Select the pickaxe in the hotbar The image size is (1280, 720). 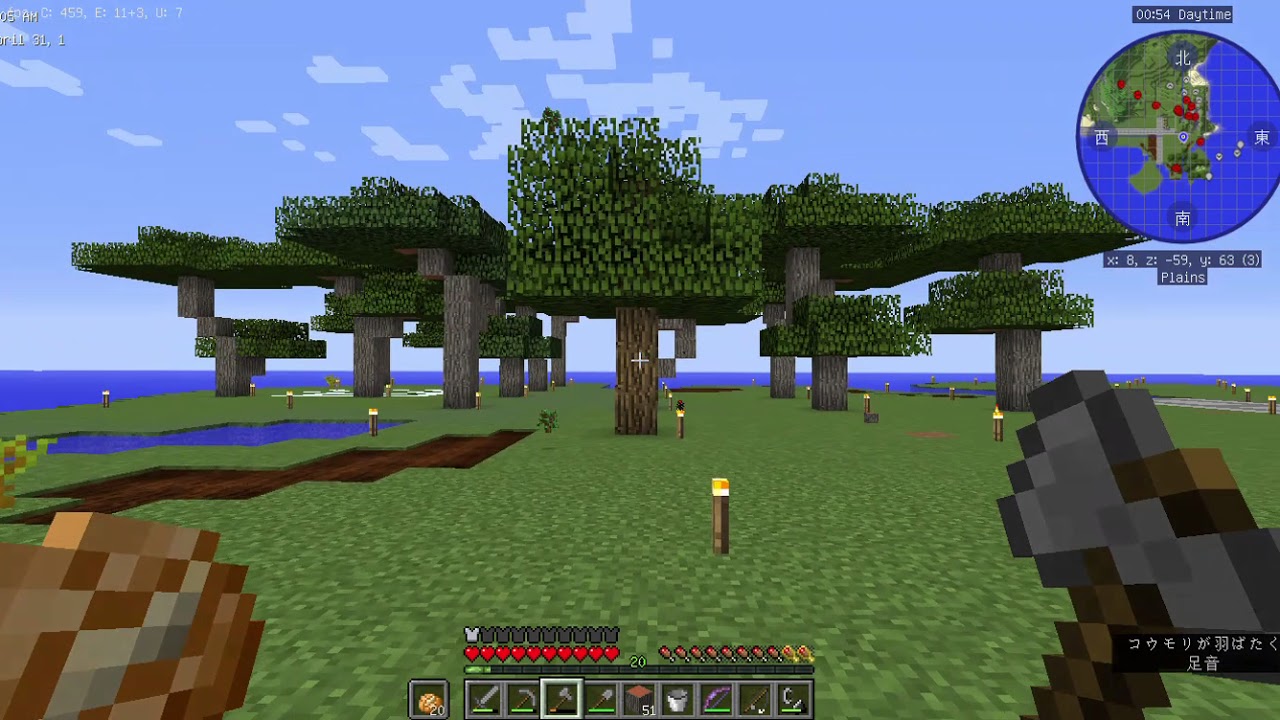522,698
